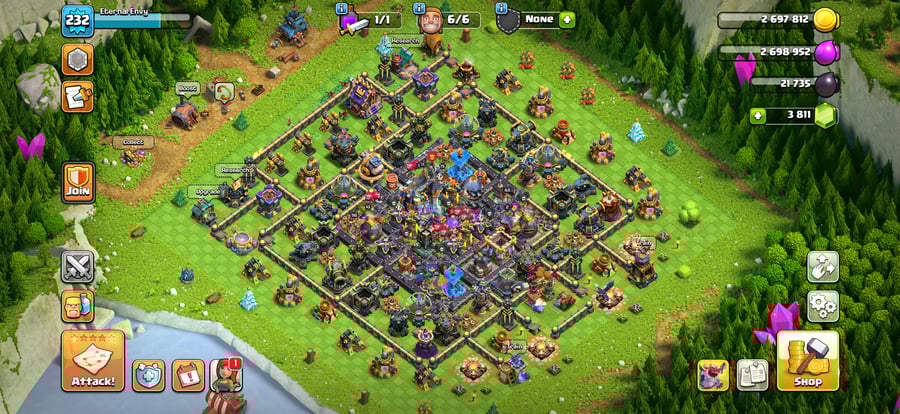Open the hexagon badge button under the level
Viewport: 900px width, 414px height.
[77, 59]
